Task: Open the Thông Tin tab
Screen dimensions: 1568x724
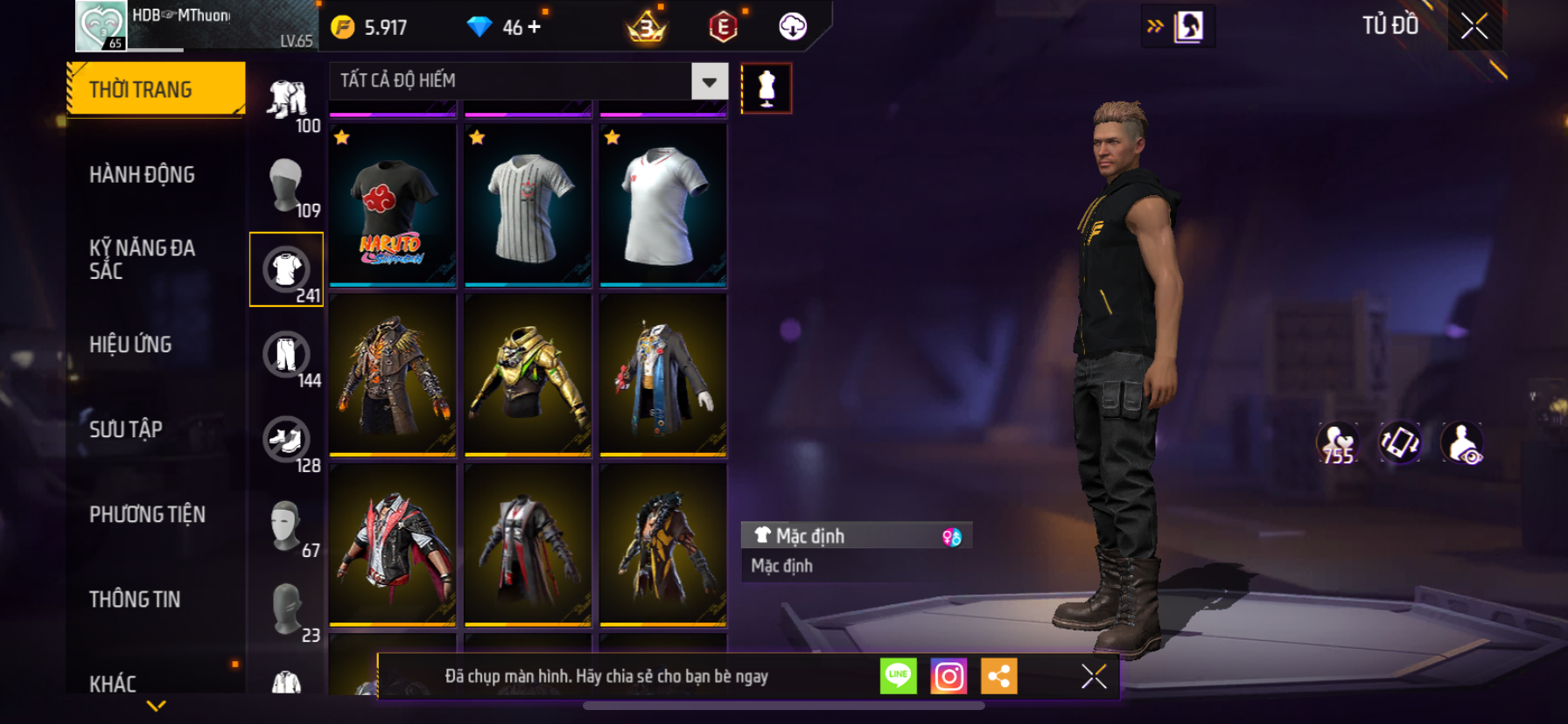Action: (x=135, y=599)
